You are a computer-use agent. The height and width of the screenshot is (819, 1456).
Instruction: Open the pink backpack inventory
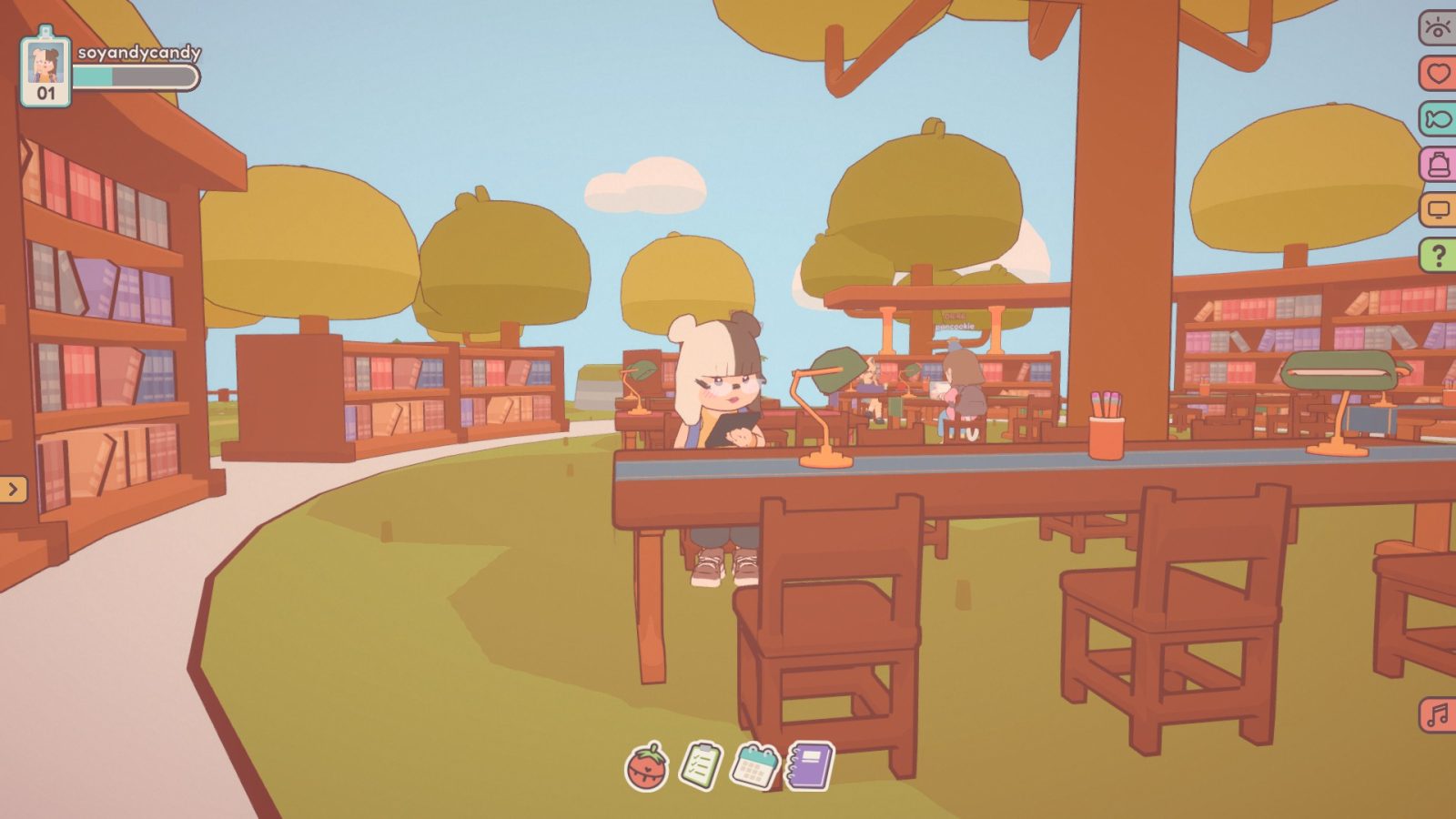[1438, 164]
